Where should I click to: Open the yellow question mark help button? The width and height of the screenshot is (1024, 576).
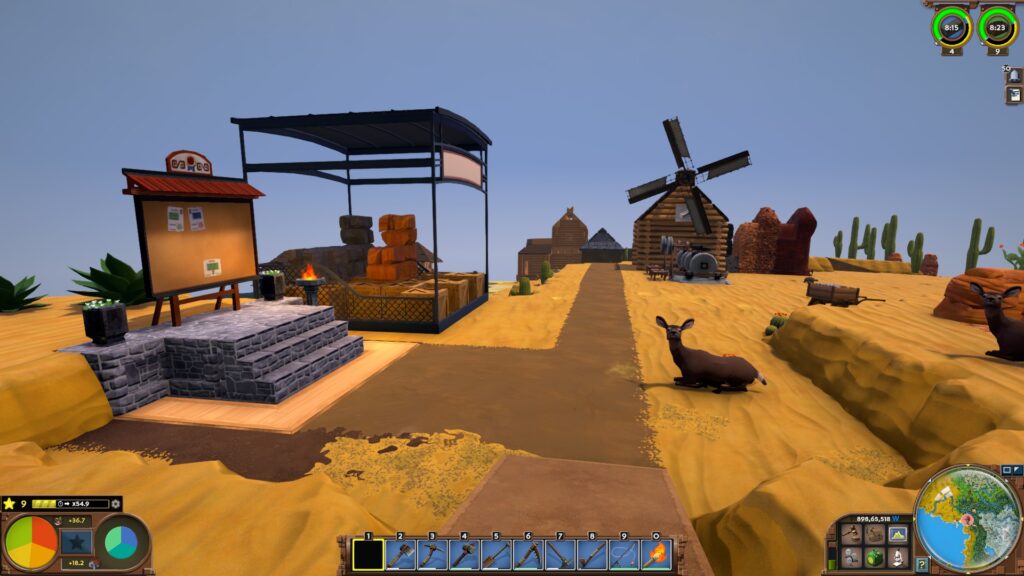tap(922, 564)
